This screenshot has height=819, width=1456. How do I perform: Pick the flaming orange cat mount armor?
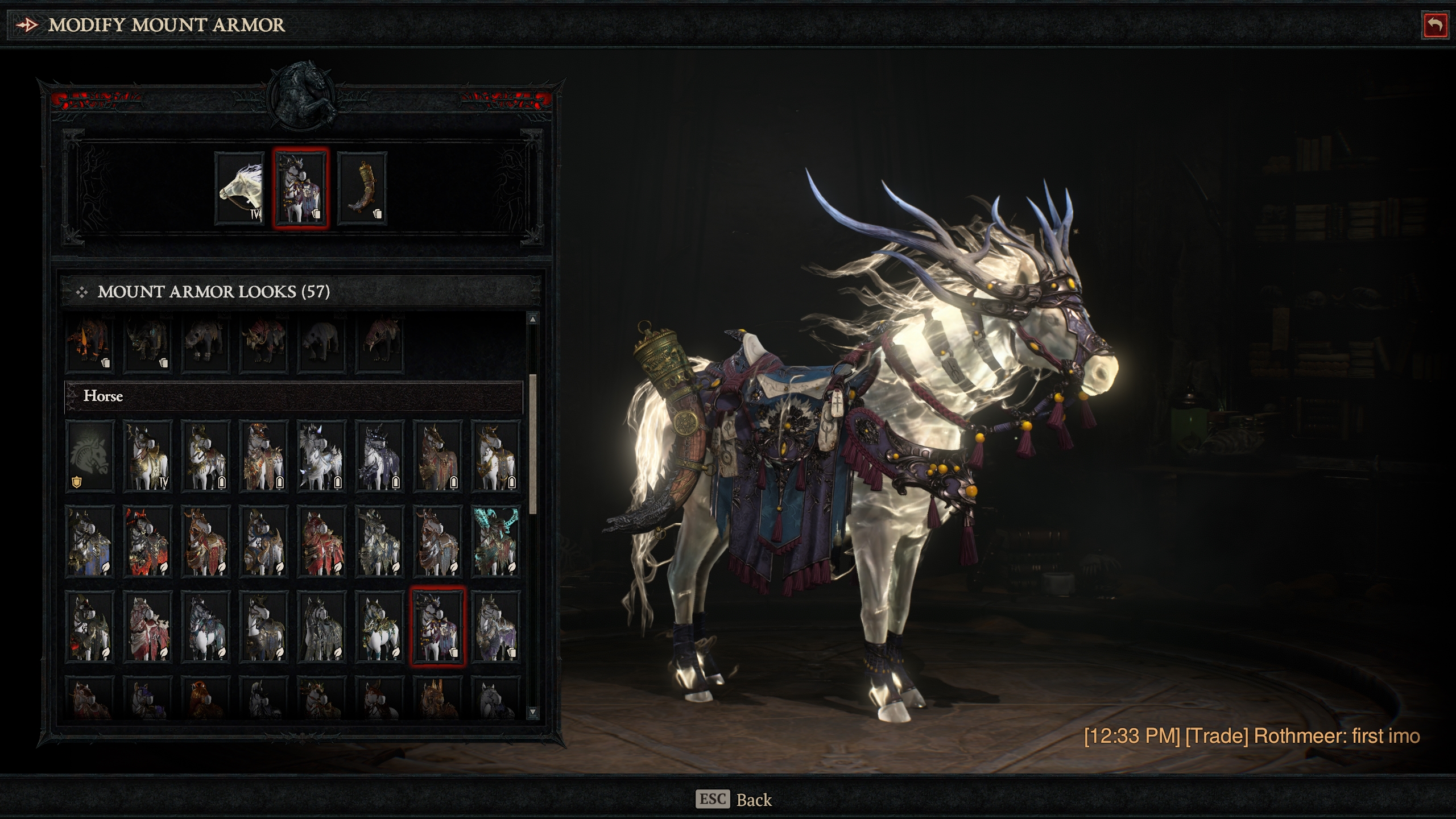[x=90, y=344]
